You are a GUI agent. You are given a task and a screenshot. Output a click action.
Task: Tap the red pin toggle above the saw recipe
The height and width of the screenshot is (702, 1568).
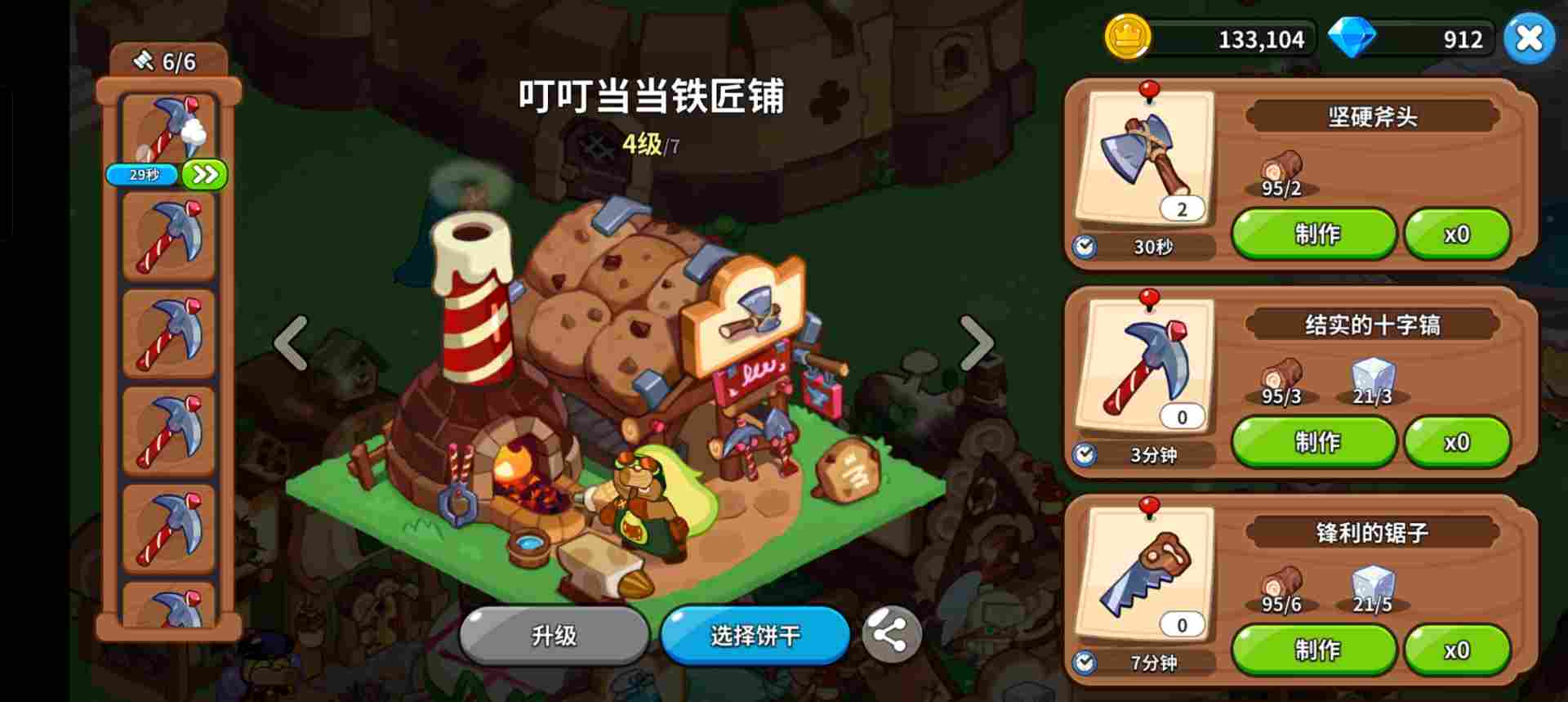click(1149, 509)
